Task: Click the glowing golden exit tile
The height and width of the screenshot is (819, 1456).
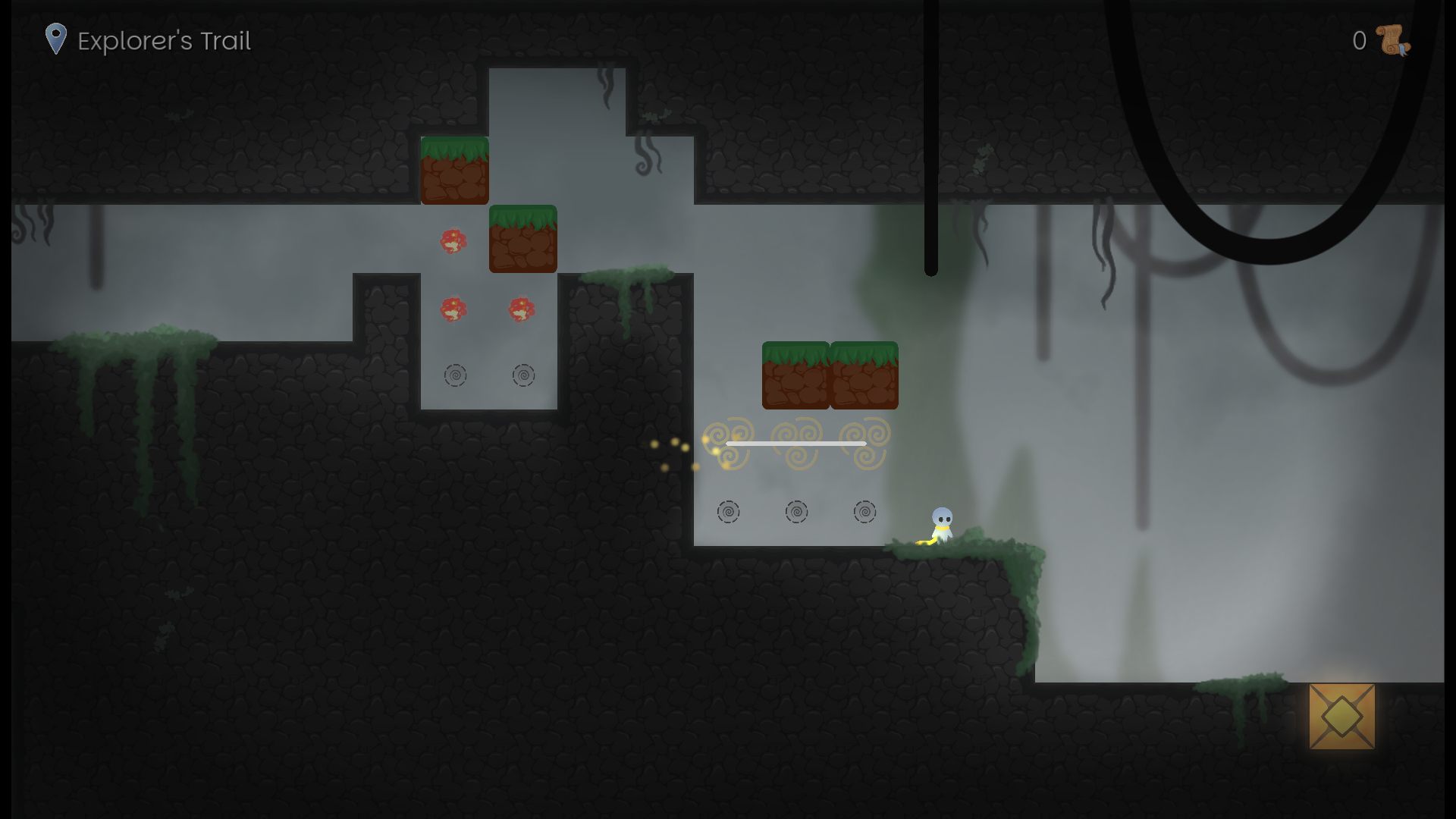Action: (1342, 717)
